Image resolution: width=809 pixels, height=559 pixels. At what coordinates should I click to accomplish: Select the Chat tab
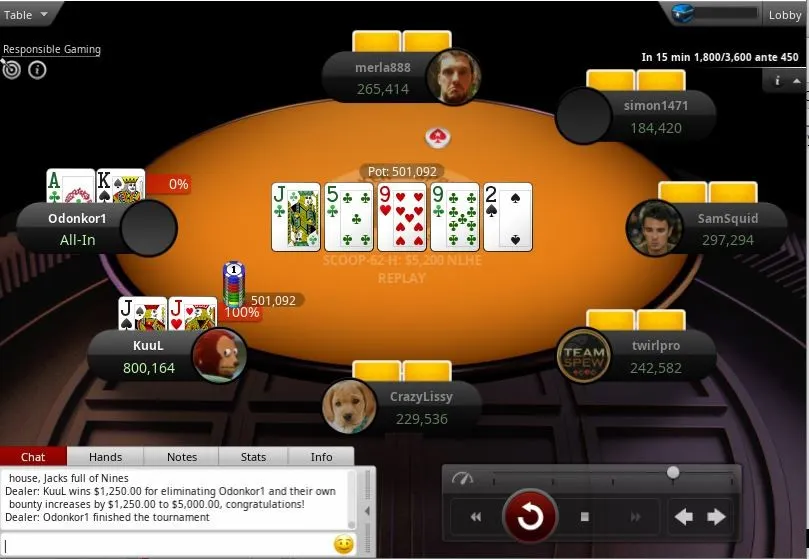click(x=33, y=457)
